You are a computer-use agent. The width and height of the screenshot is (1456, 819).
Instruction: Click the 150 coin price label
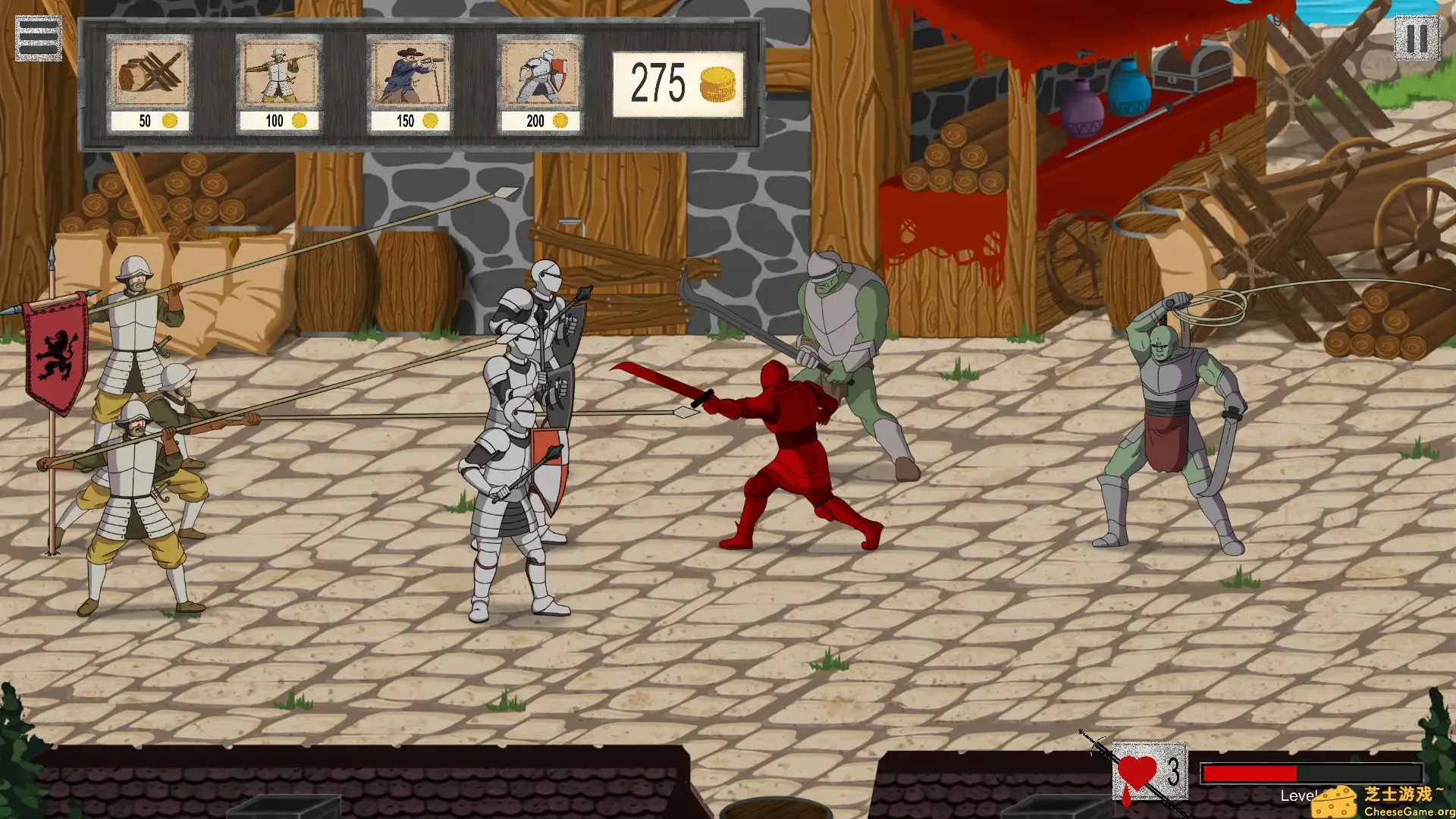click(x=409, y=120)
